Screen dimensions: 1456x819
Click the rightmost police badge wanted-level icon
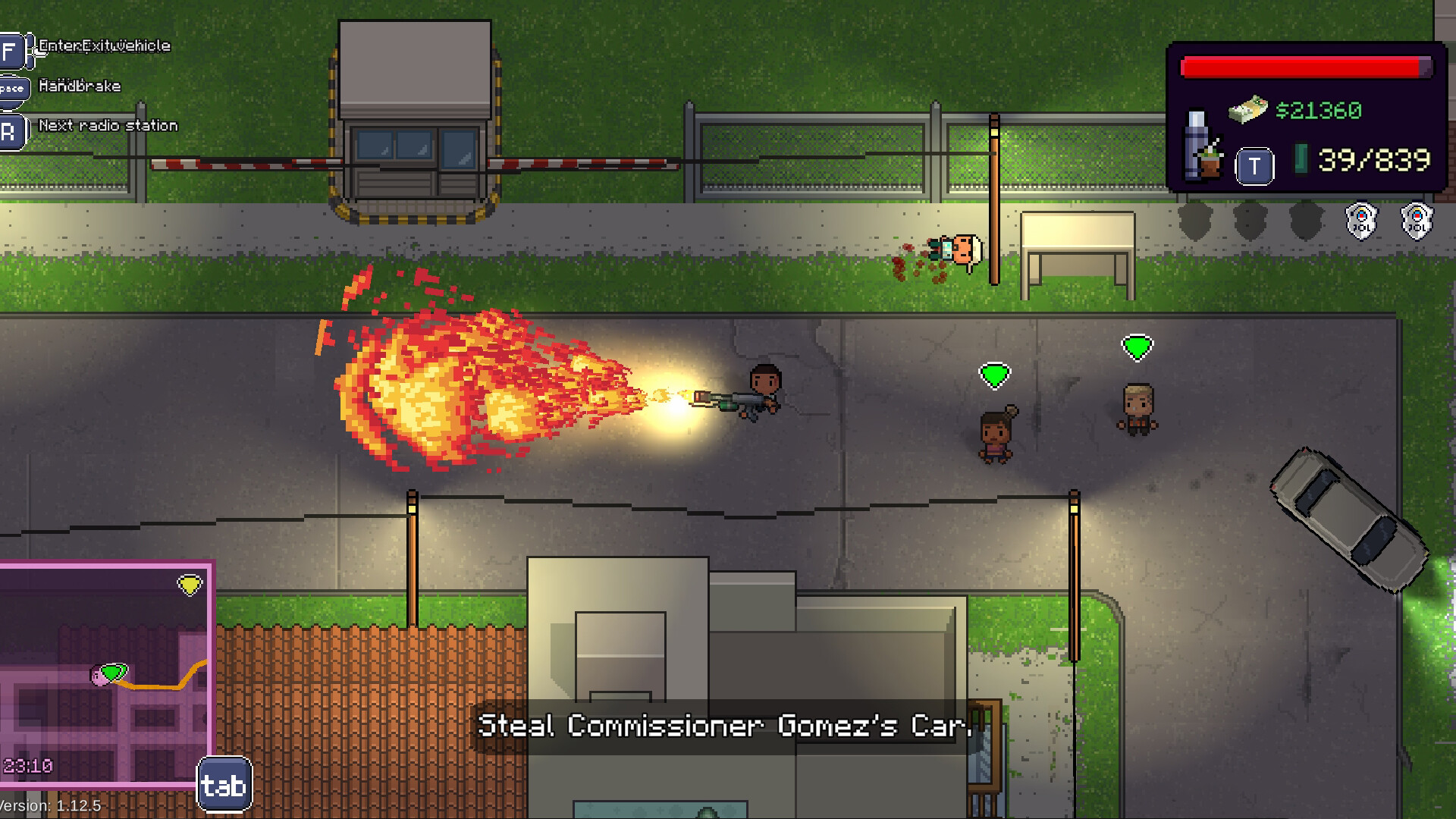[x=1417, y=220]
